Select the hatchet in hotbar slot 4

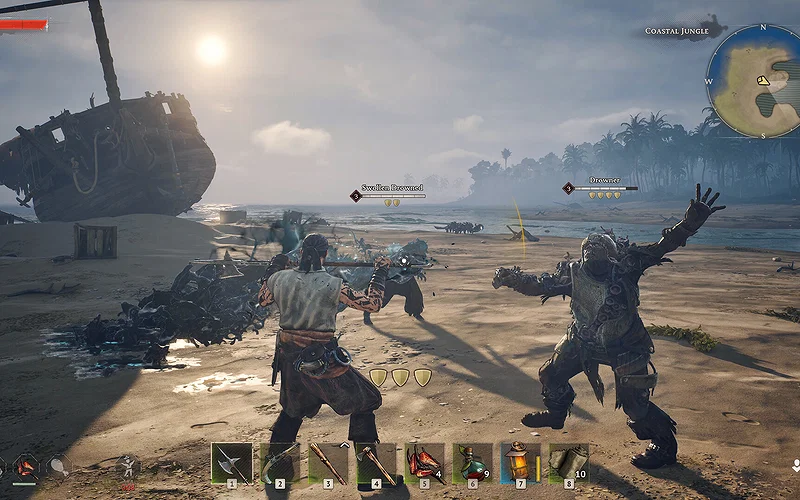376,463
